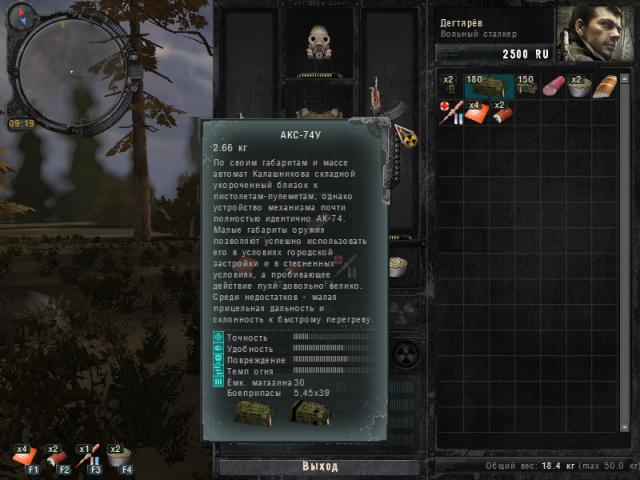Choose the orange x4 item in inventory
The height and width of the screenshot is (480, 640).
coord(476,111)
